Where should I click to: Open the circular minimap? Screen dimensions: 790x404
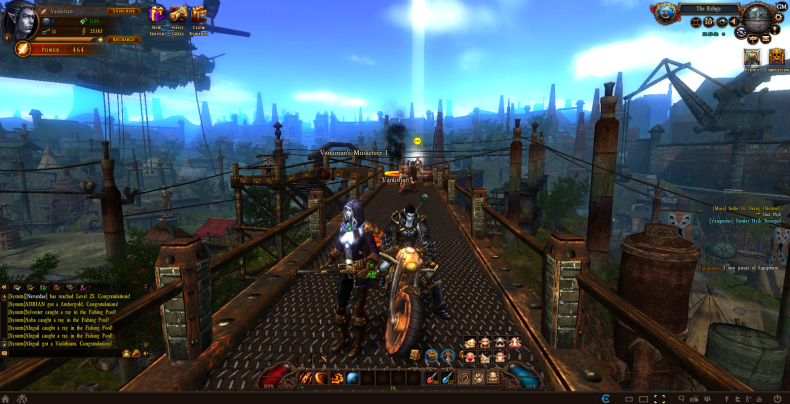pyautogui.click(x=758, y=20)
